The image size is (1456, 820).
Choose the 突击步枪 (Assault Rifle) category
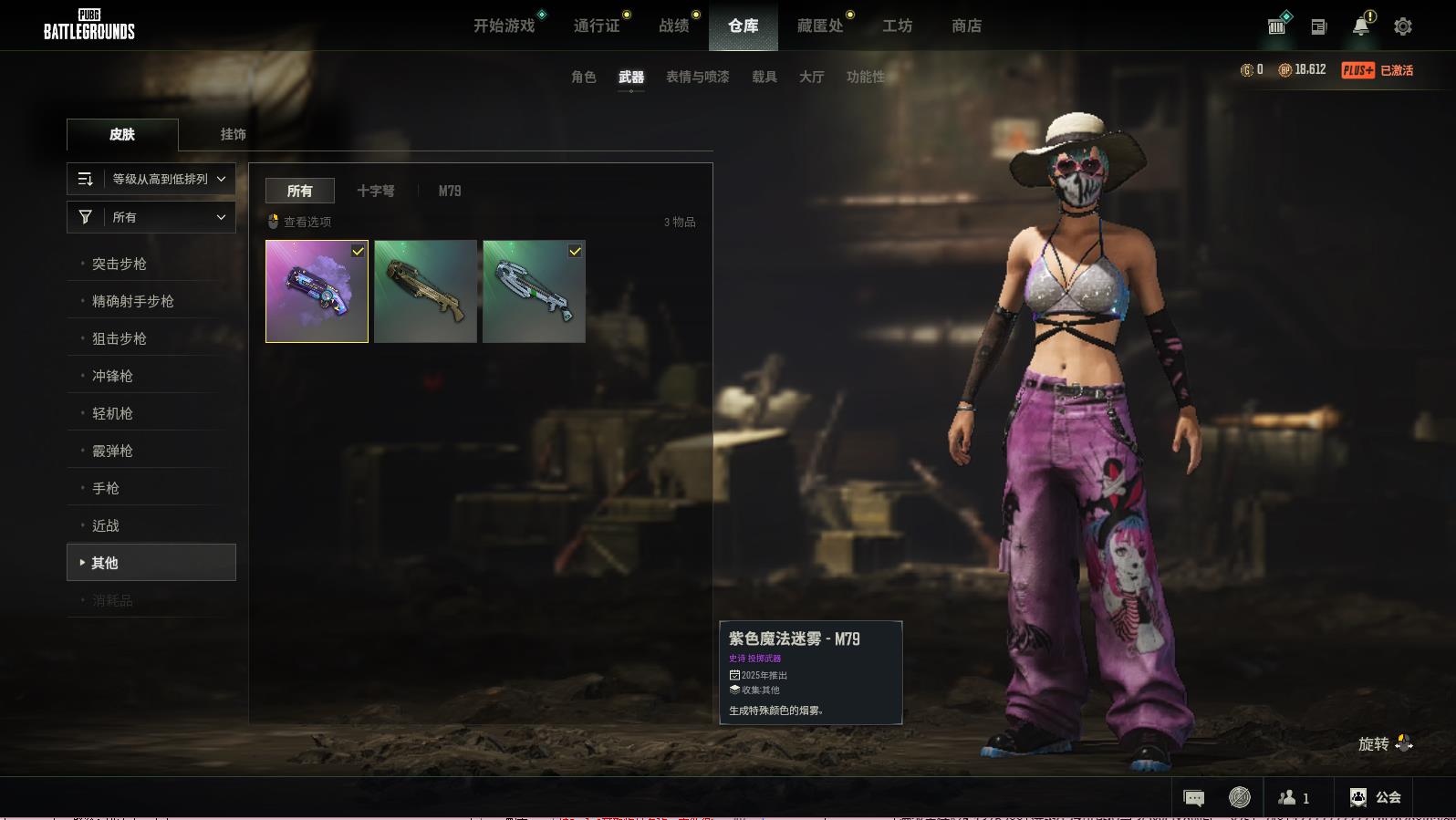pos(120,264)
